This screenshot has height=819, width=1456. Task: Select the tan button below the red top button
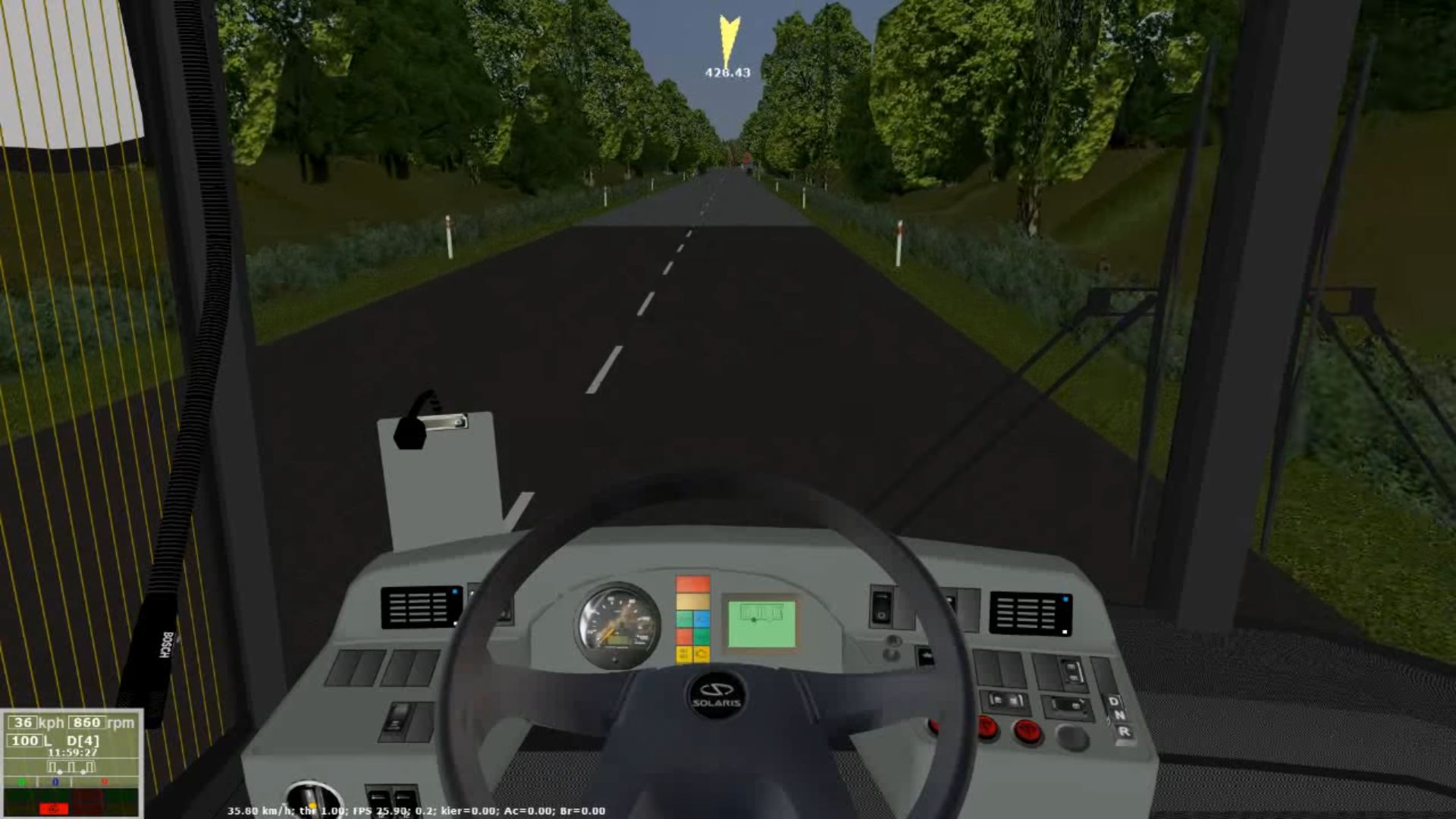tap(692, 601)
